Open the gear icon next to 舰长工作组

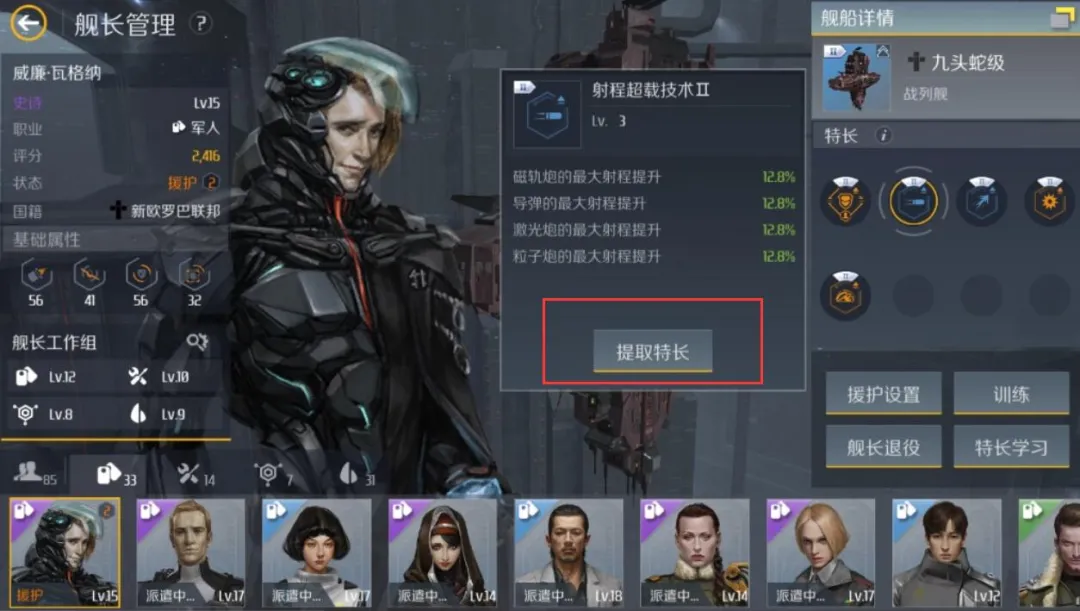pos(197,342)
